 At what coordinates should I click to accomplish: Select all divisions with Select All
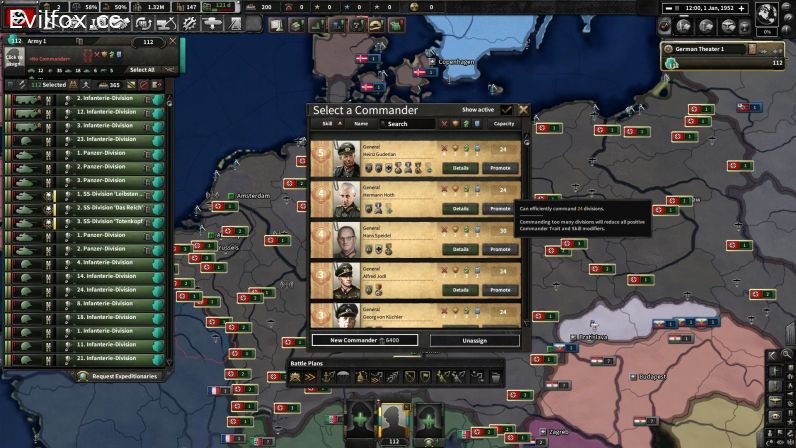143,70
